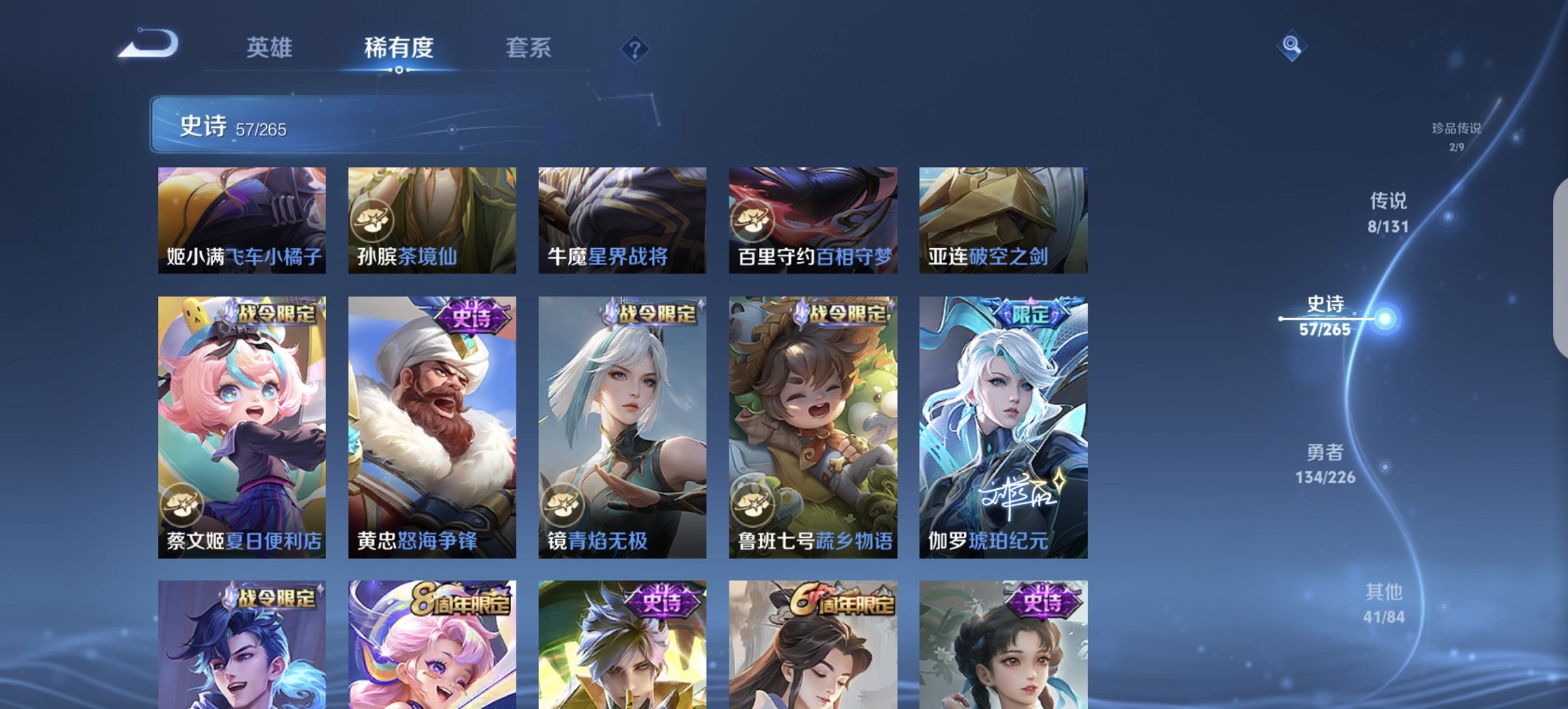Image resolution: width=1568 pixels, height=709 pixels.
Task: Click the diamond question mark help icon
Action: coord(635,49)
